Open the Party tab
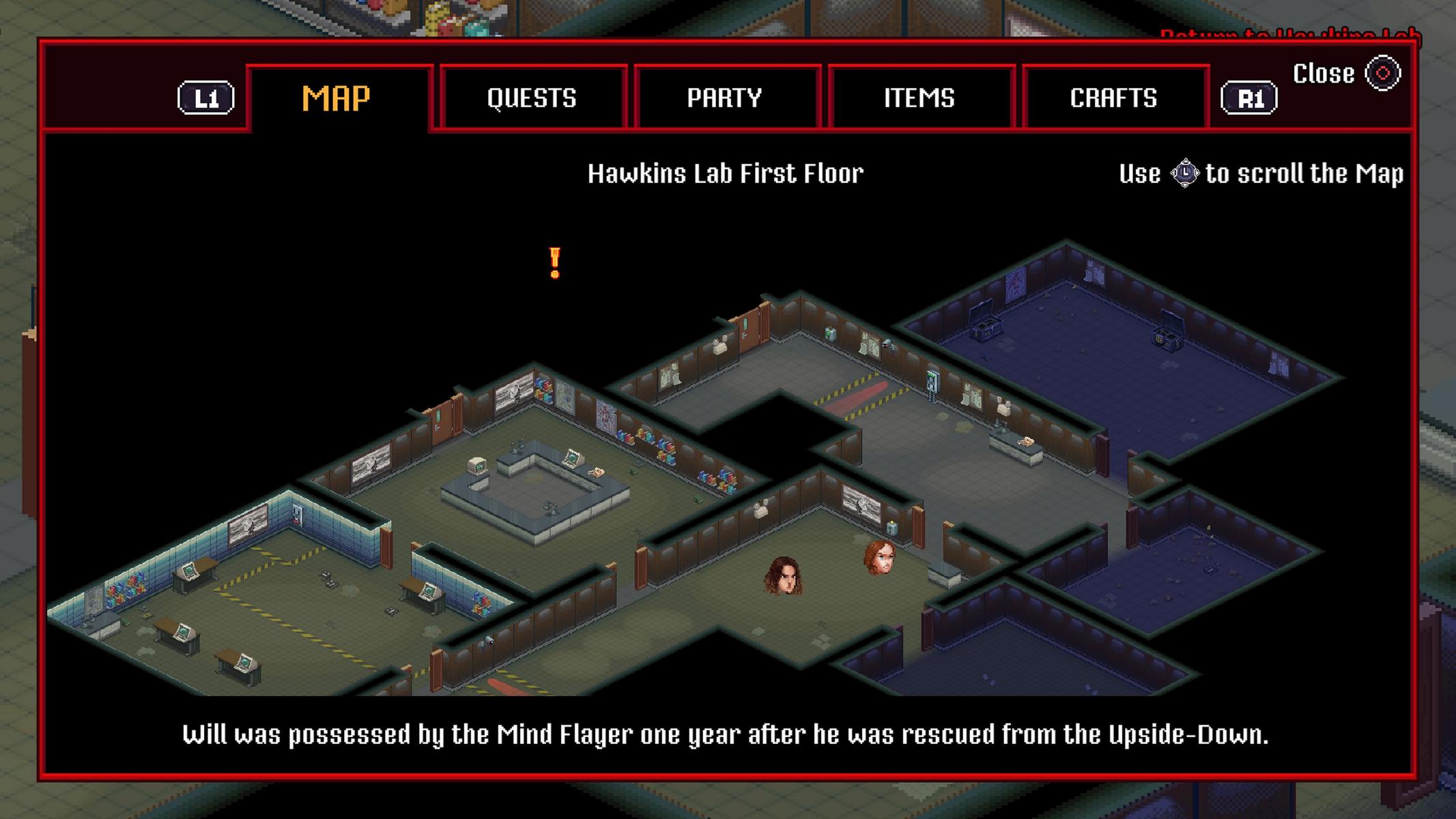Viewport: 1456px width, 819px height. click(725, 98)
